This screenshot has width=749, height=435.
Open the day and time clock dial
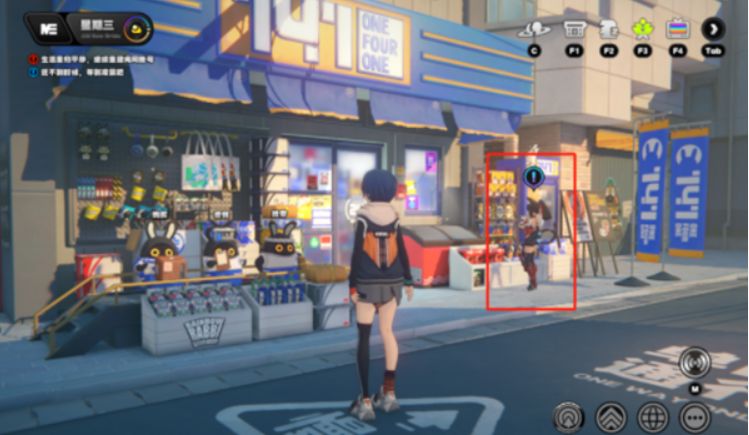(x=138, y=29)
